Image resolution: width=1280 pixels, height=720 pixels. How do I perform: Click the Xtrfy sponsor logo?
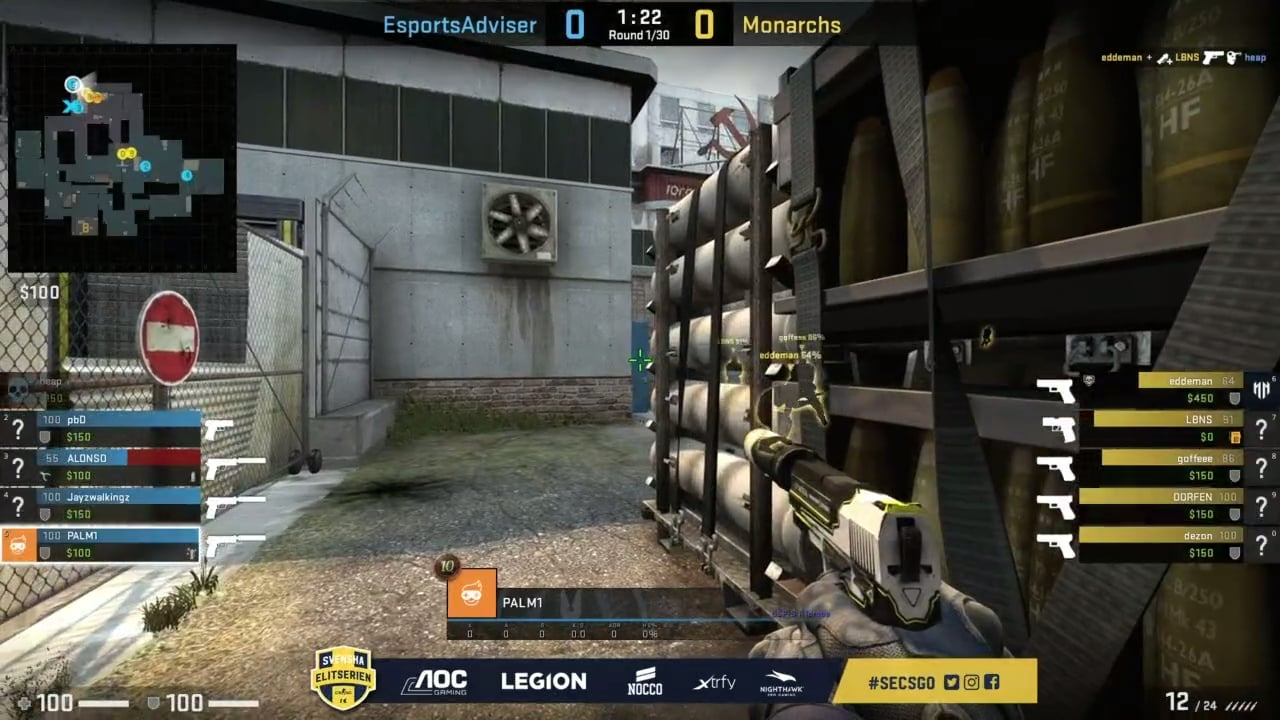coord(714,683)
